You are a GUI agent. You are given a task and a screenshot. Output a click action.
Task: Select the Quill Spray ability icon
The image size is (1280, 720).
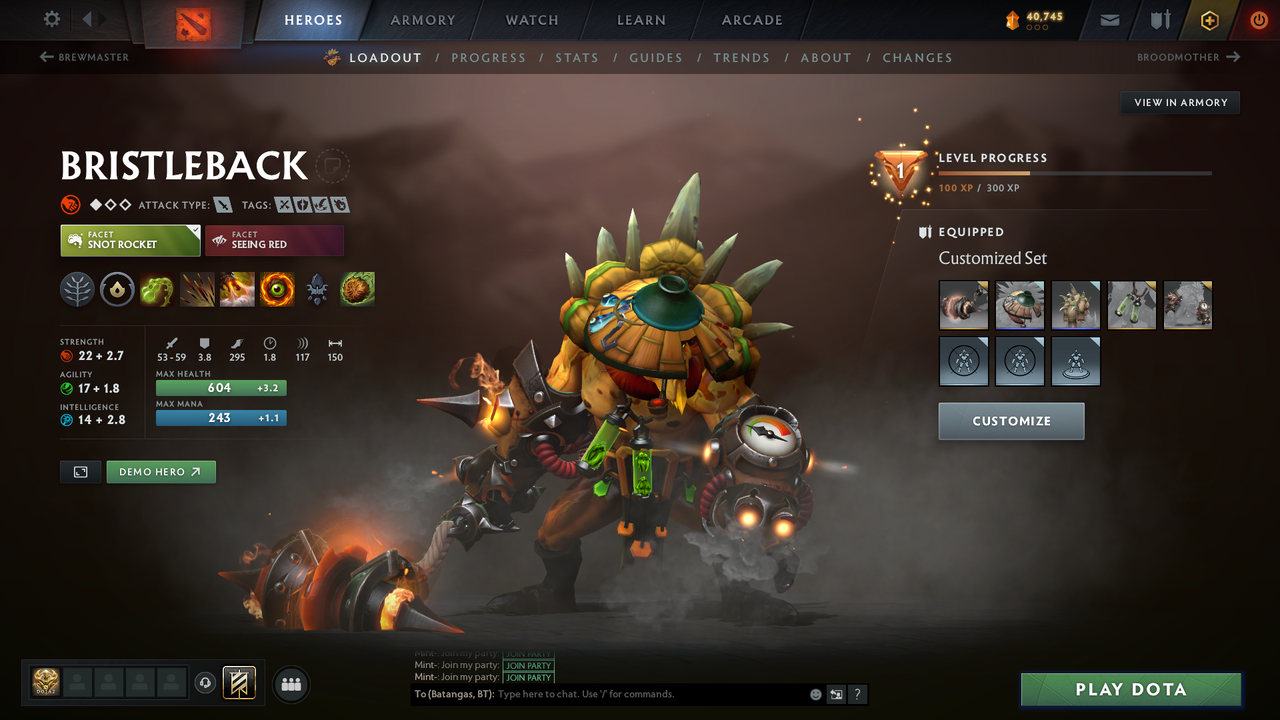(196, 290)
